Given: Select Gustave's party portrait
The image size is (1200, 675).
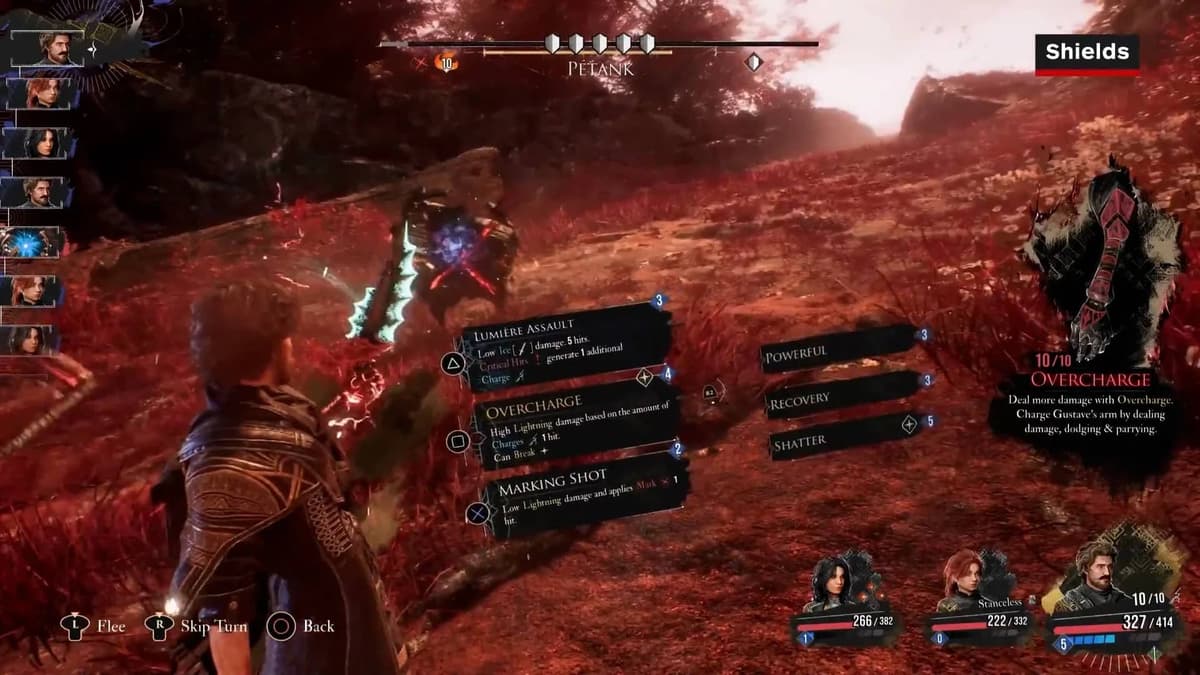Looking at the screenshot, I should 1100,577.
